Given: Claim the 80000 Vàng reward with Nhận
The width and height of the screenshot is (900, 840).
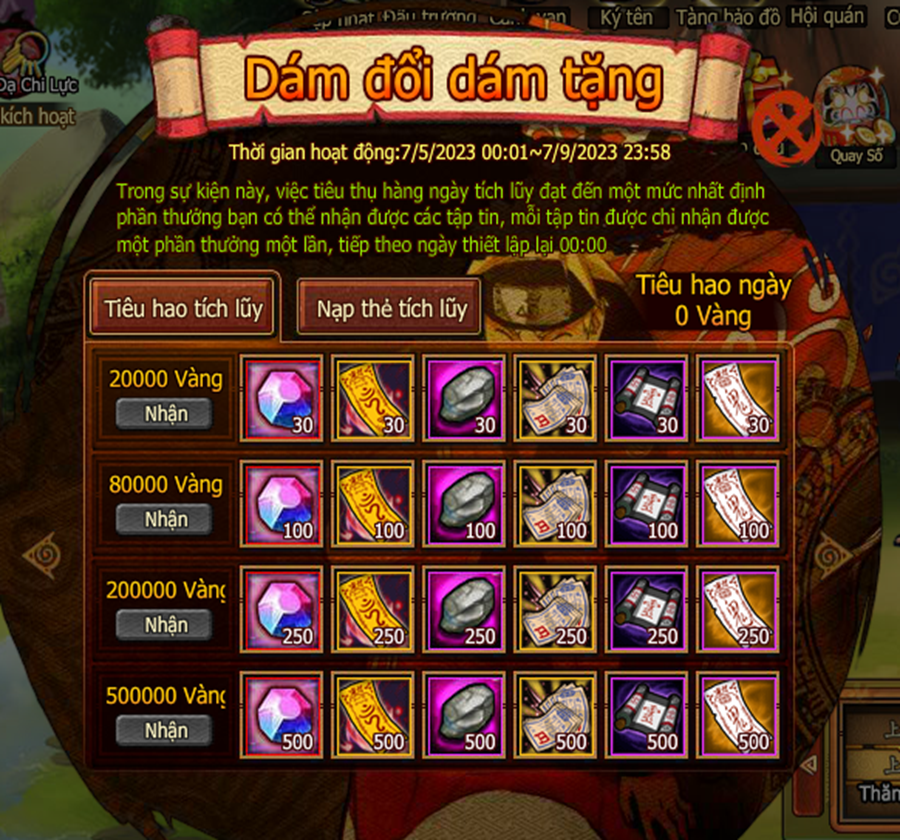Looking at the screenshot, I should 165,519.
